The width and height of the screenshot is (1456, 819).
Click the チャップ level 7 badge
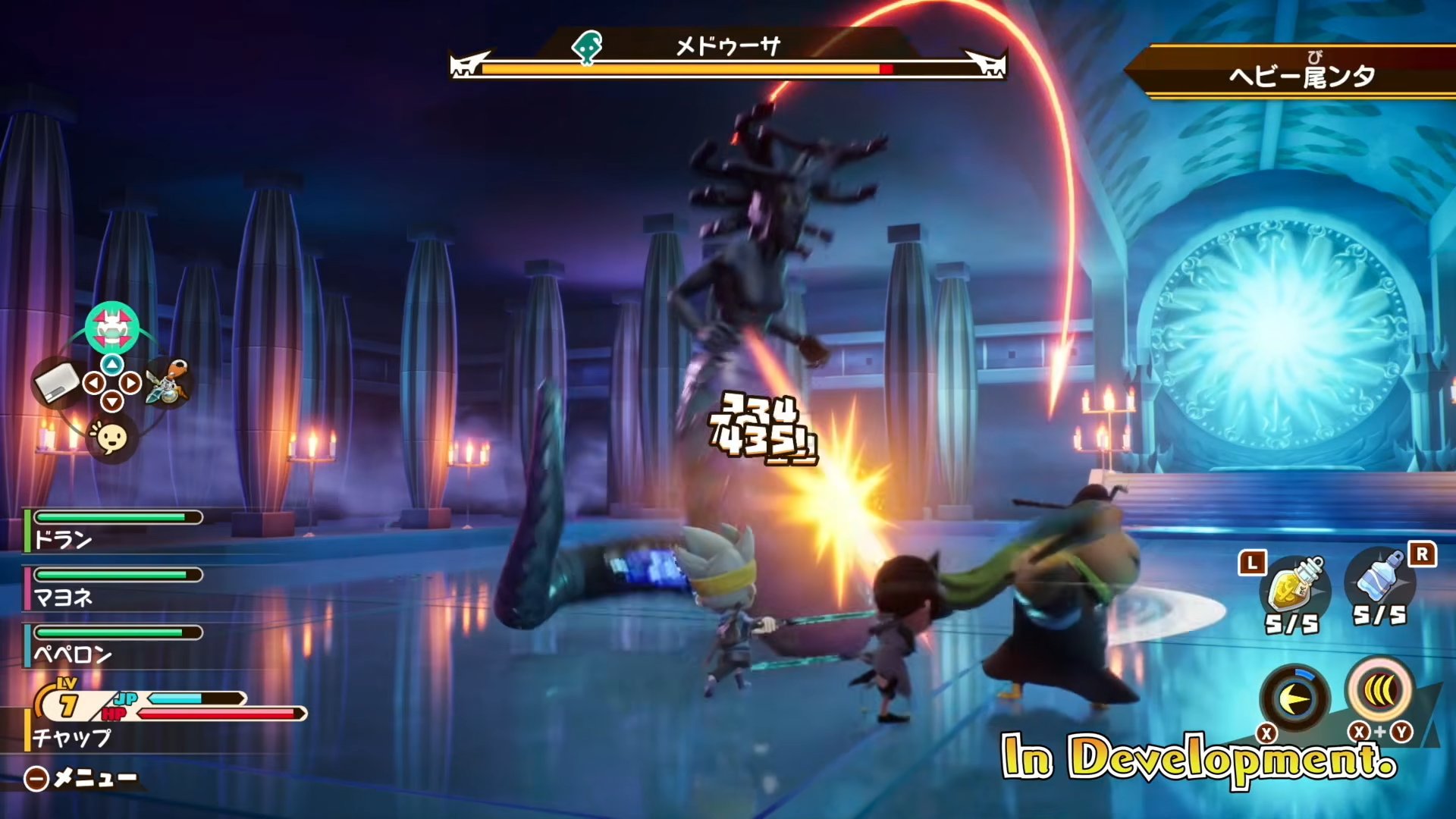coord(67,704)
